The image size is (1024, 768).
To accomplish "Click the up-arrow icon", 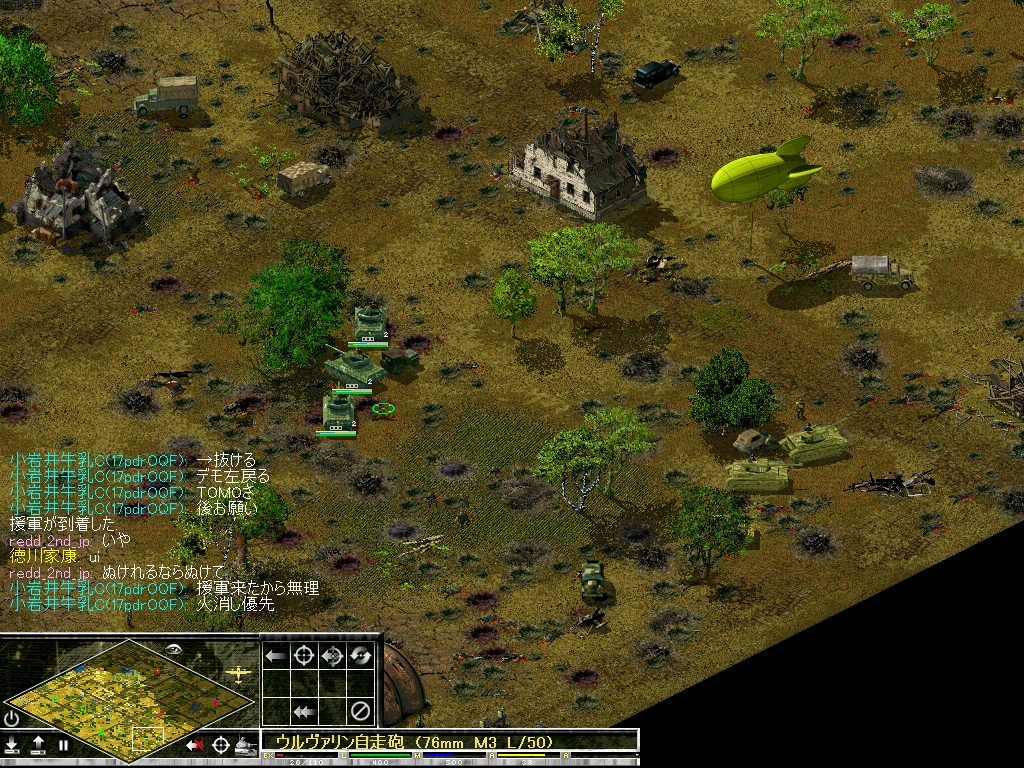I will 38,745.
